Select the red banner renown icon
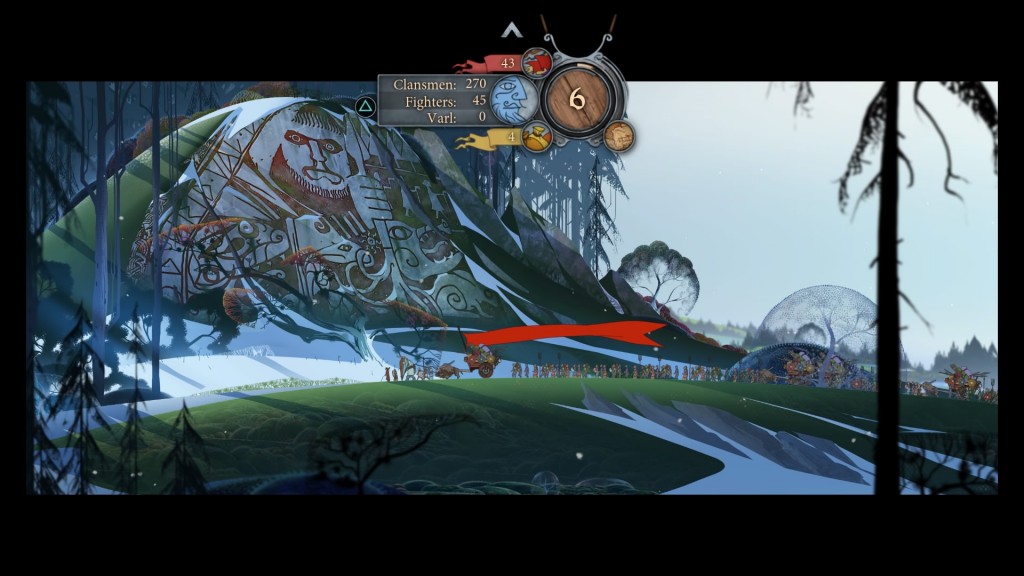The height and width of the screenshot is (576, 1024). point(537,63)
